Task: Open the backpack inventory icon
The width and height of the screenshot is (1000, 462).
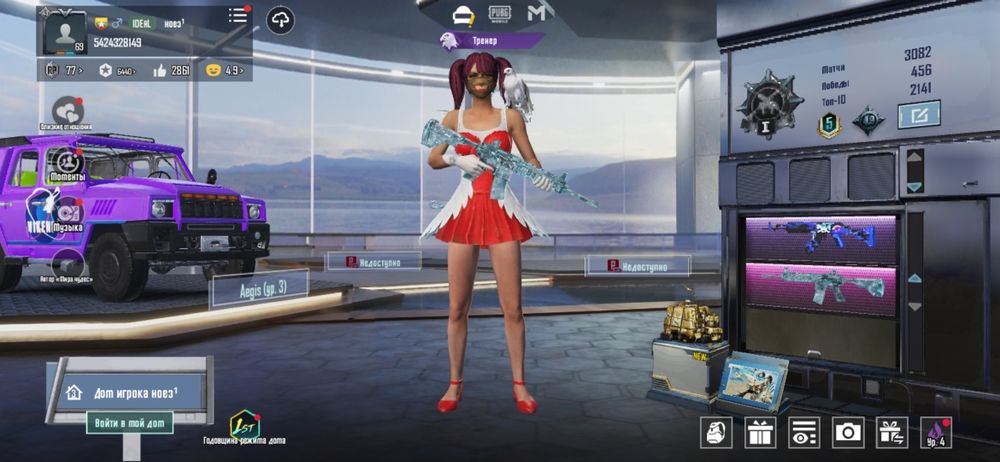Action: click(x=714, y=432)
